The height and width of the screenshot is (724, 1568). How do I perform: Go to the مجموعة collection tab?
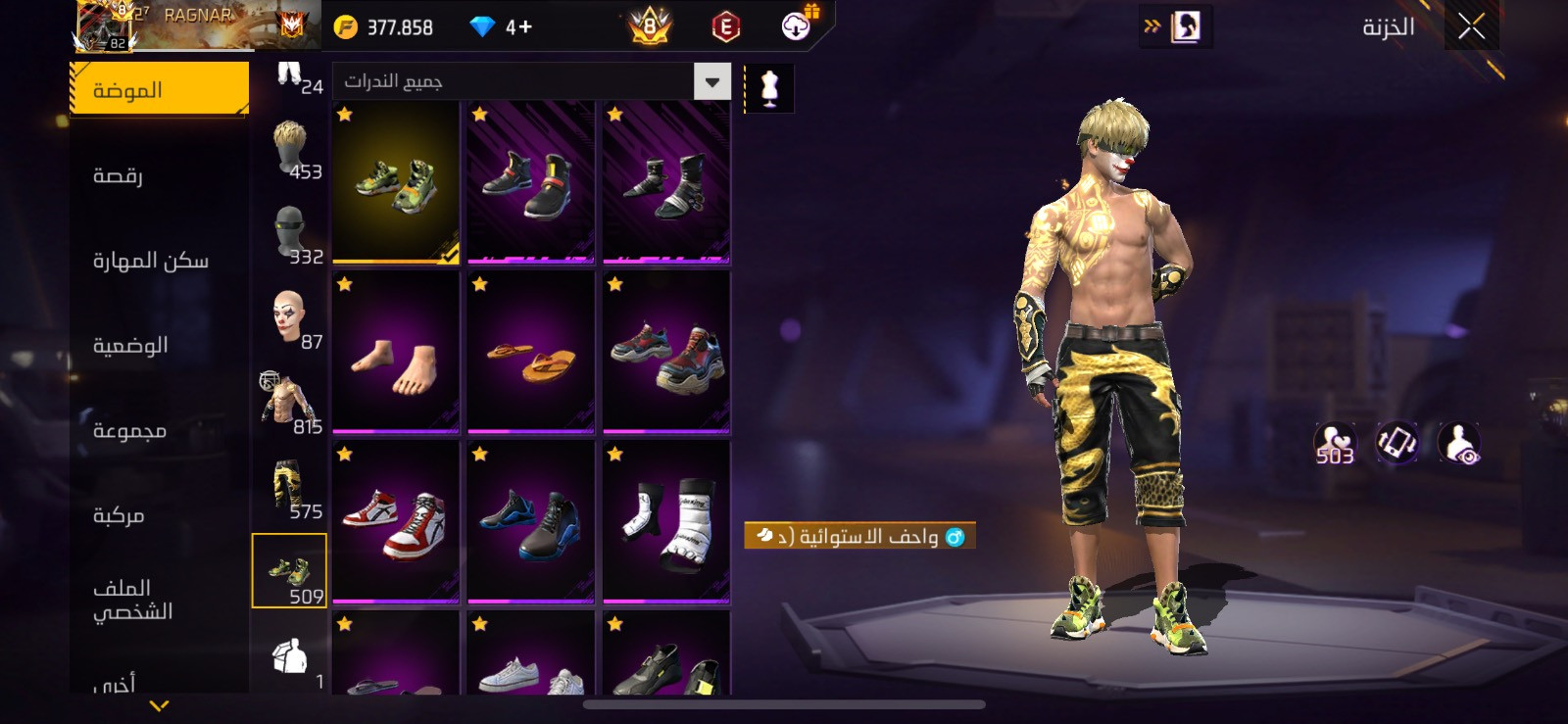(129, 430)
